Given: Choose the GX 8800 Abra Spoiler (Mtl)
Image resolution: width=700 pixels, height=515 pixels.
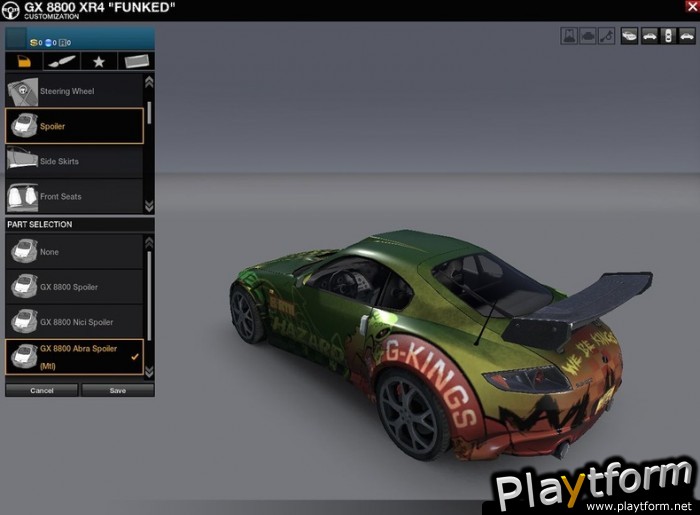Looking at the screenshot, I should click(75, 356).
